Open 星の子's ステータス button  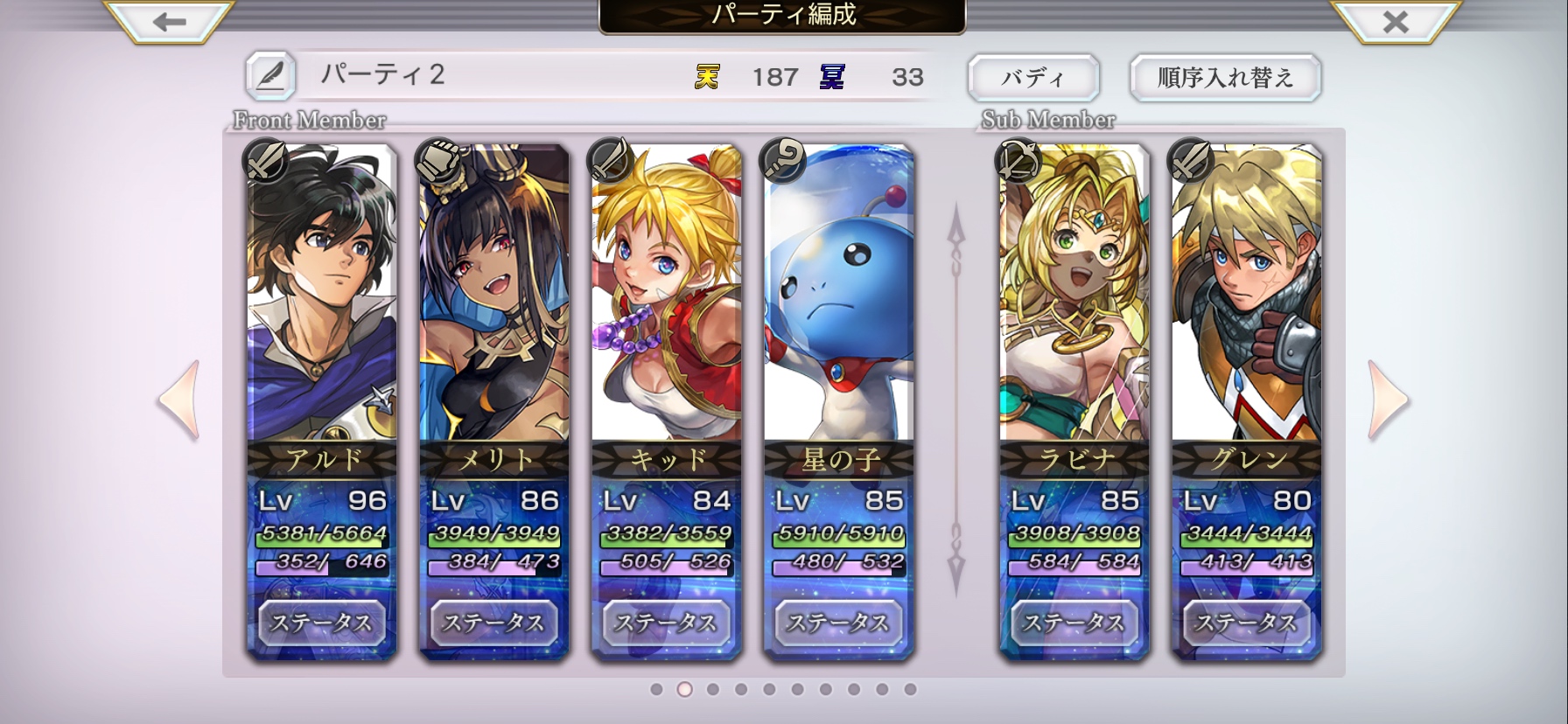pyautogui.click(x=839, y=623)
